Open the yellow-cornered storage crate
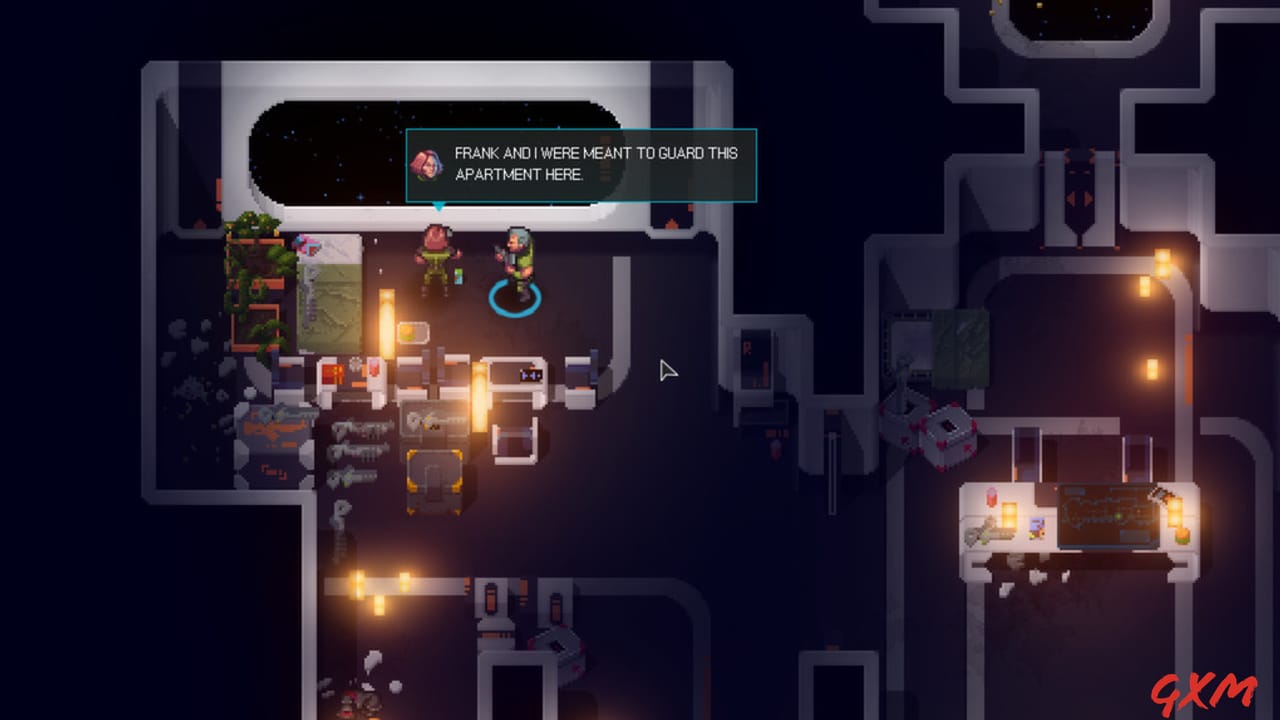The width and height of the screenshot is (1280, 720). click(x=432, y=480)
